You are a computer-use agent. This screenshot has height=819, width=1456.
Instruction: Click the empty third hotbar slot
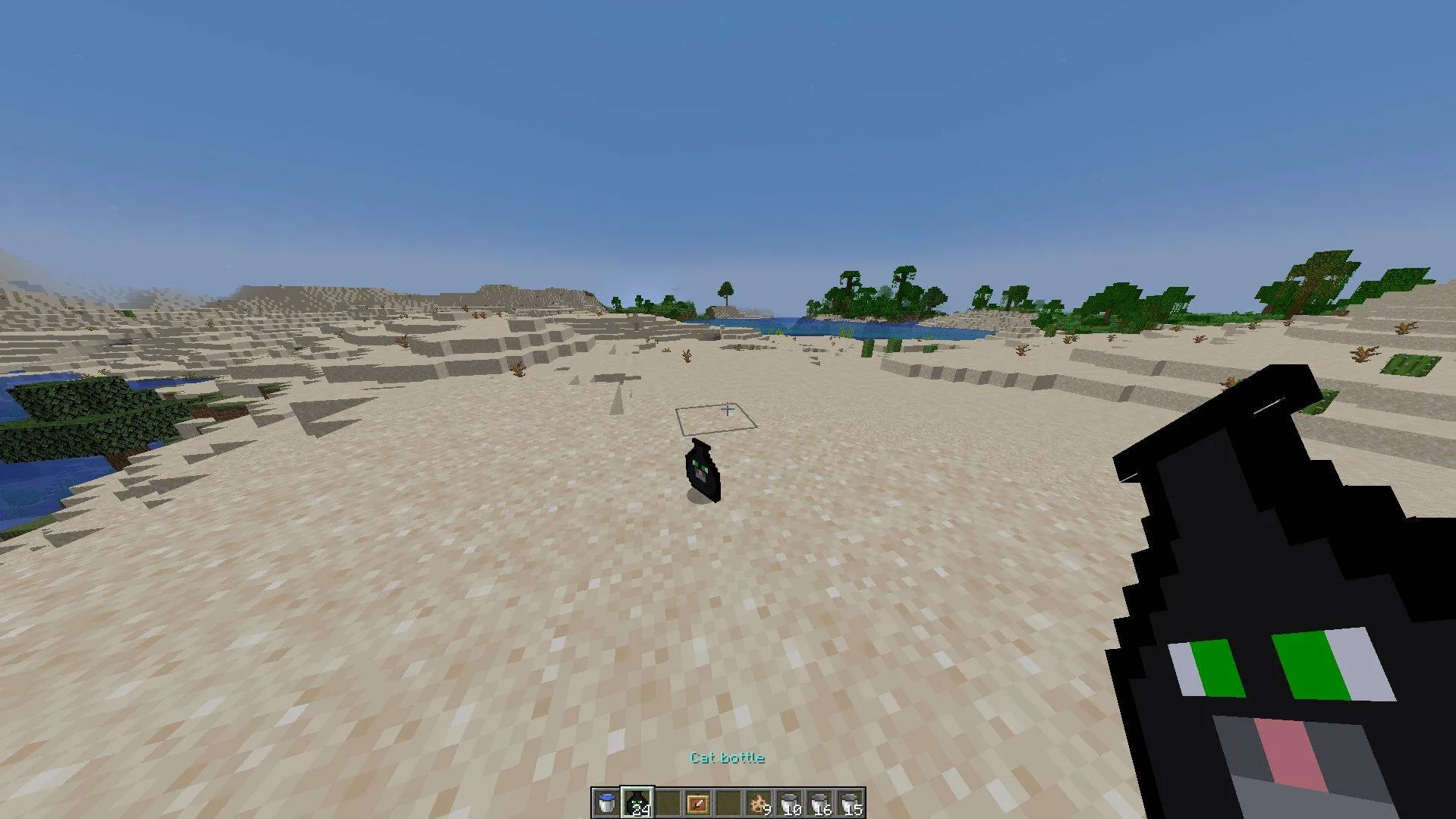668,802
